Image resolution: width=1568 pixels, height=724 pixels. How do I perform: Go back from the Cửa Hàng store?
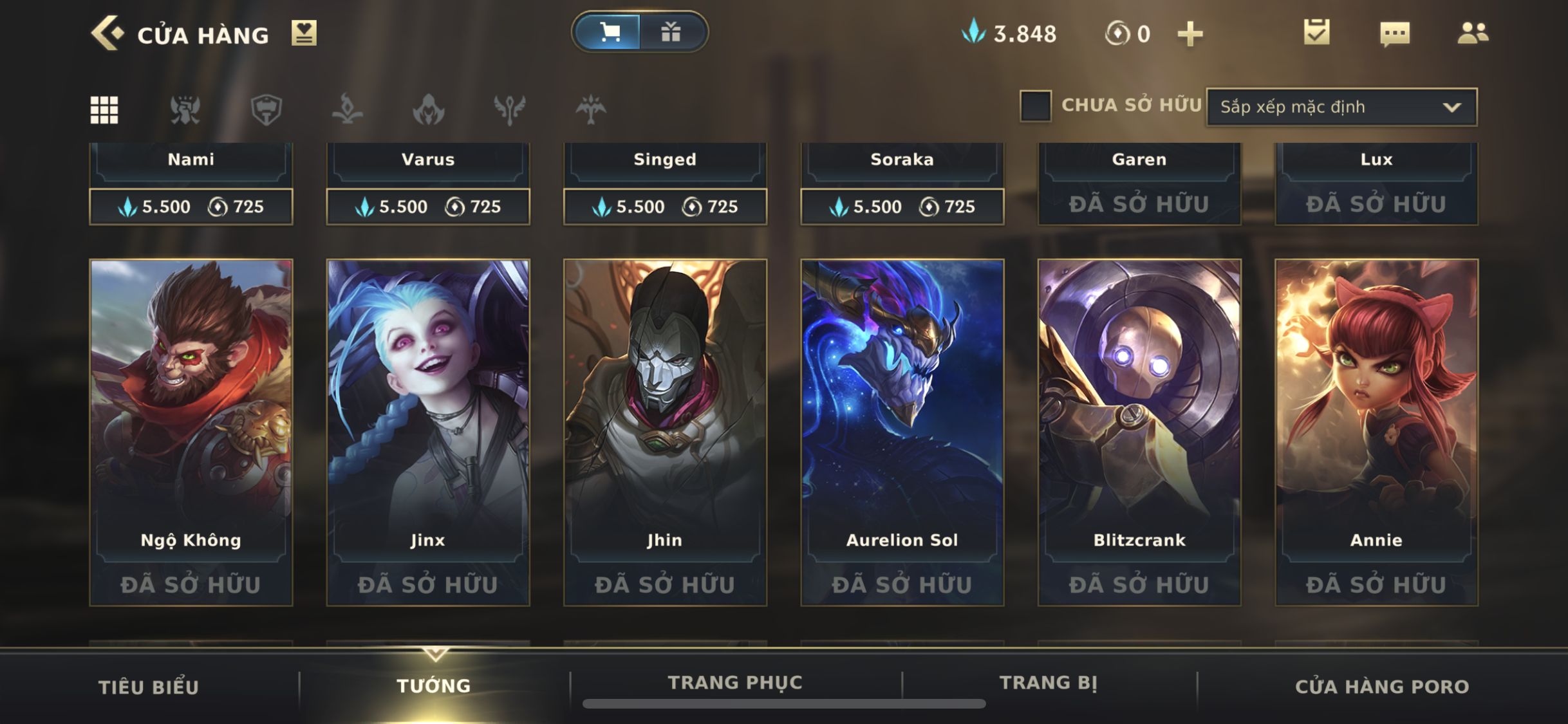tap(107, 33)
